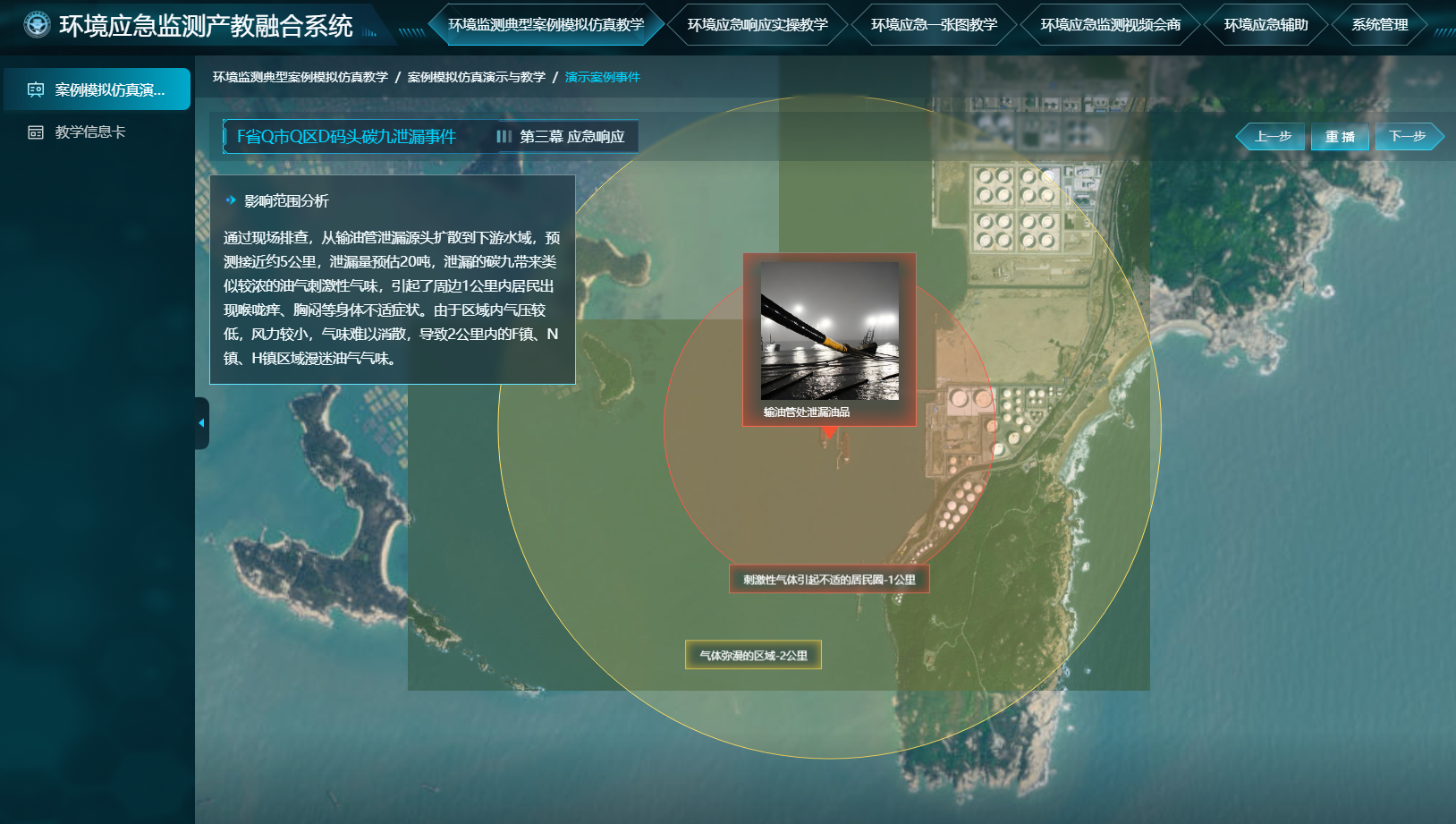1456x824 pixels.
Task: Click the system logo emblem
Action: (x=37, y=25)
